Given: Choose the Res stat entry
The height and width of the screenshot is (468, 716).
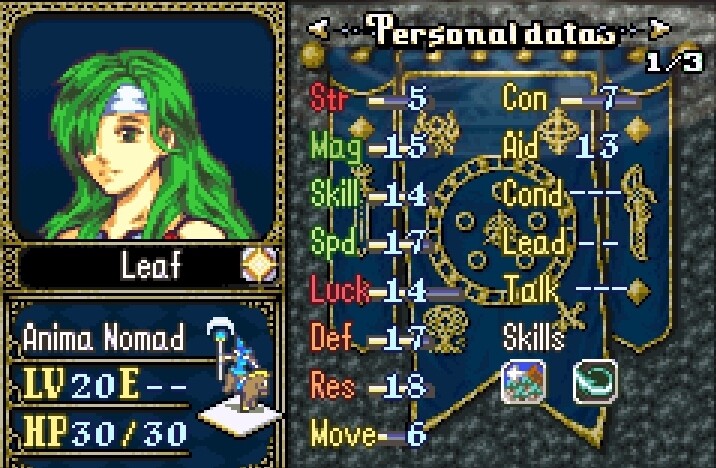Looking at the screenshot, I should click(368, 386).
